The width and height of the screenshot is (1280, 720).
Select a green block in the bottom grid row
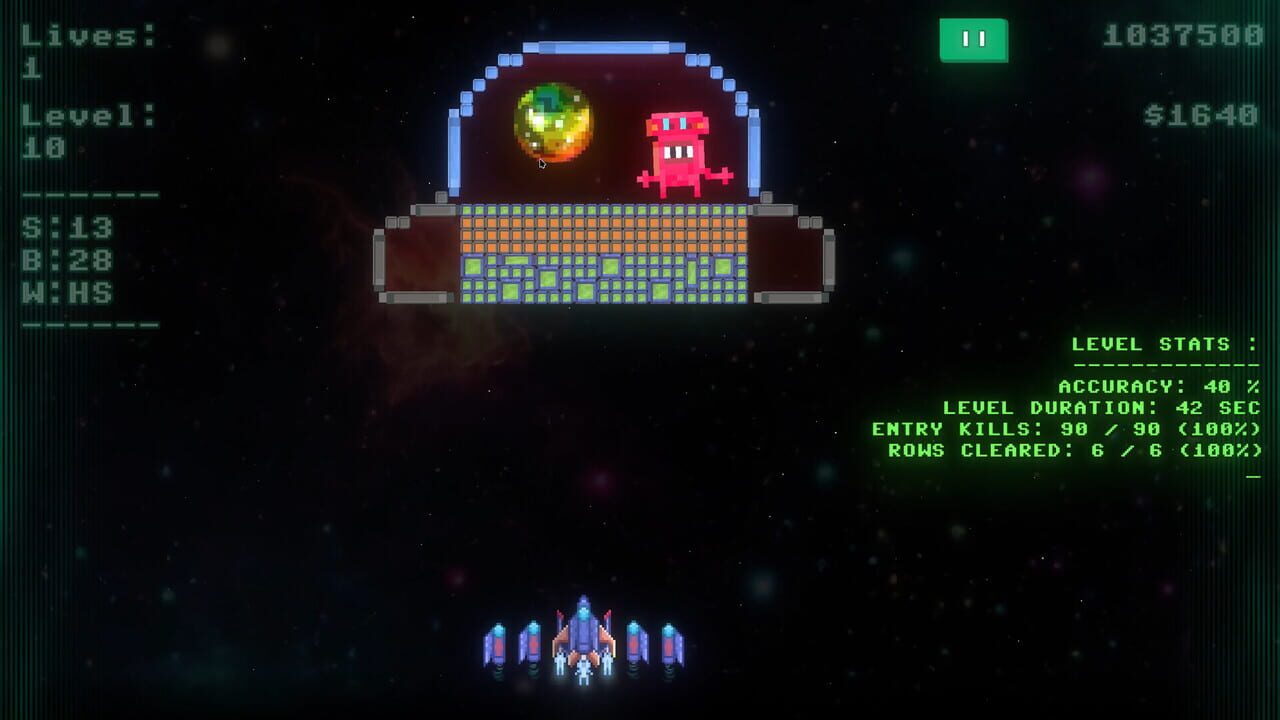tap(600, 295)
